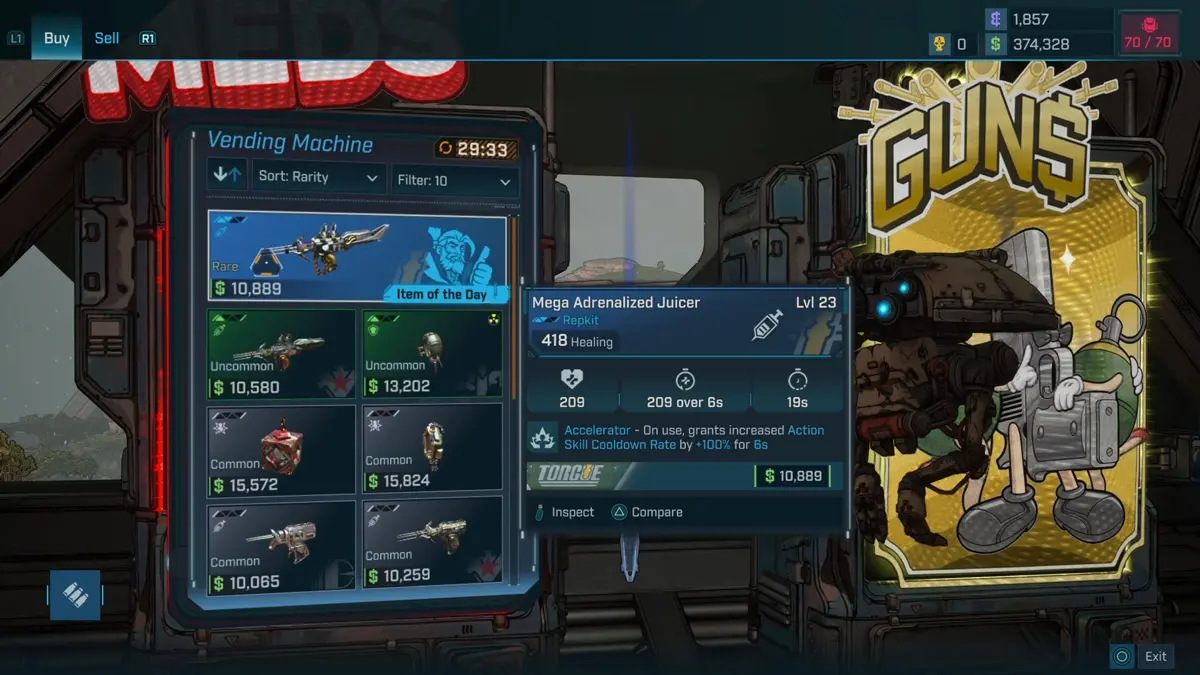Image resolution: width=1200 pixels, height=675 pixels.
Task: Select the Common item priced $15,824
Action: (432, 449)
